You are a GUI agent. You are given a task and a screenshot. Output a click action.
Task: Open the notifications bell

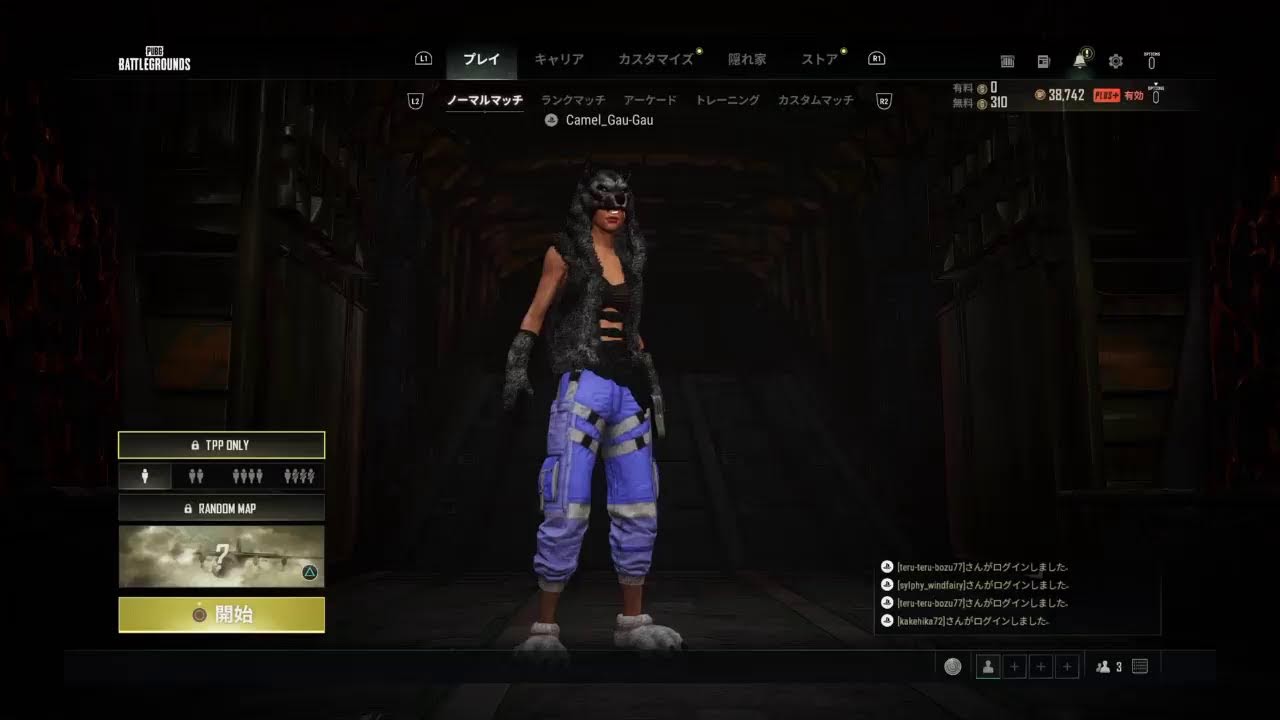[1080, 61]
